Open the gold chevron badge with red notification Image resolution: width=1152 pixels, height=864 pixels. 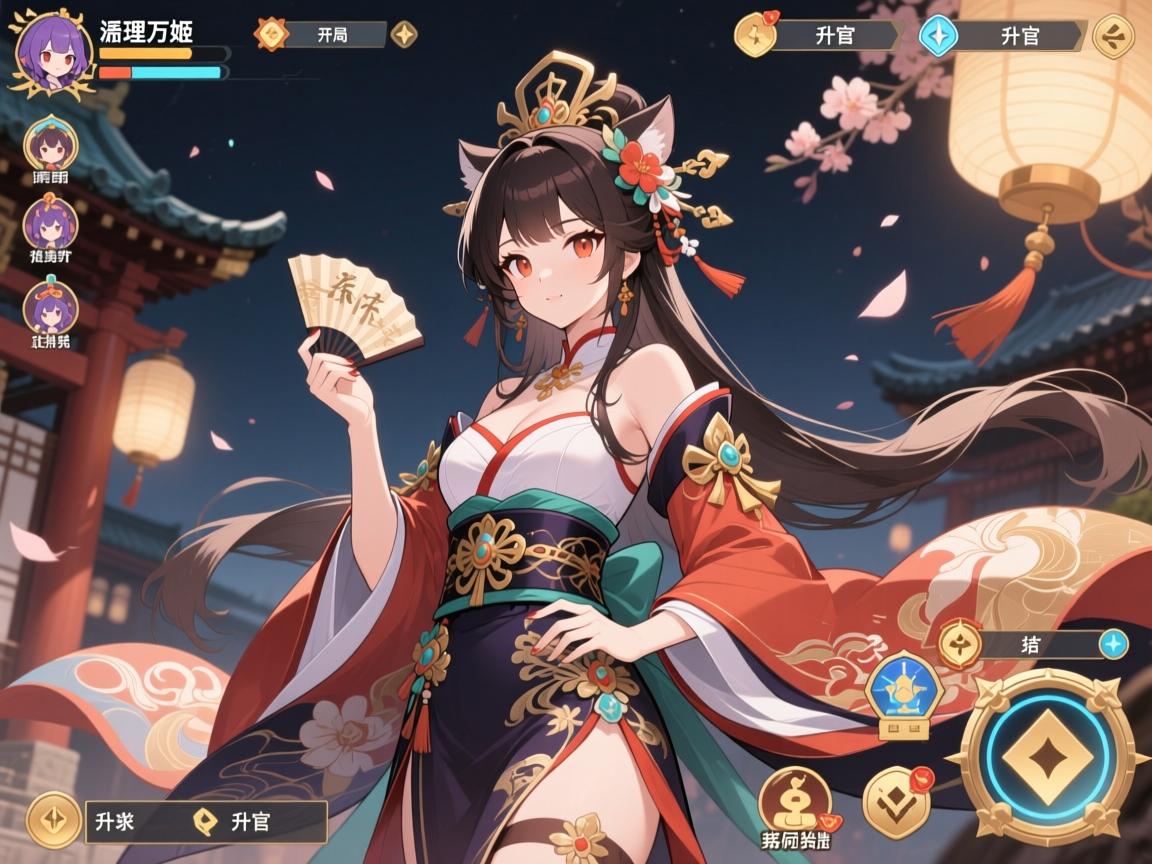tap(896, 801)
